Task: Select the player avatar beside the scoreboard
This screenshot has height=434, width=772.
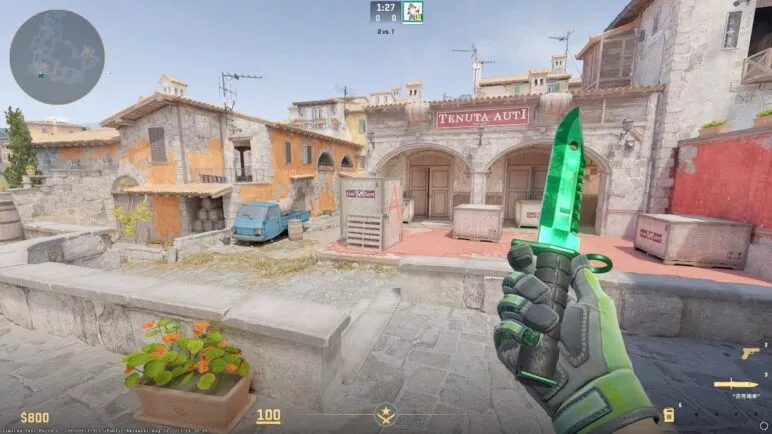Action: point(413,12)
